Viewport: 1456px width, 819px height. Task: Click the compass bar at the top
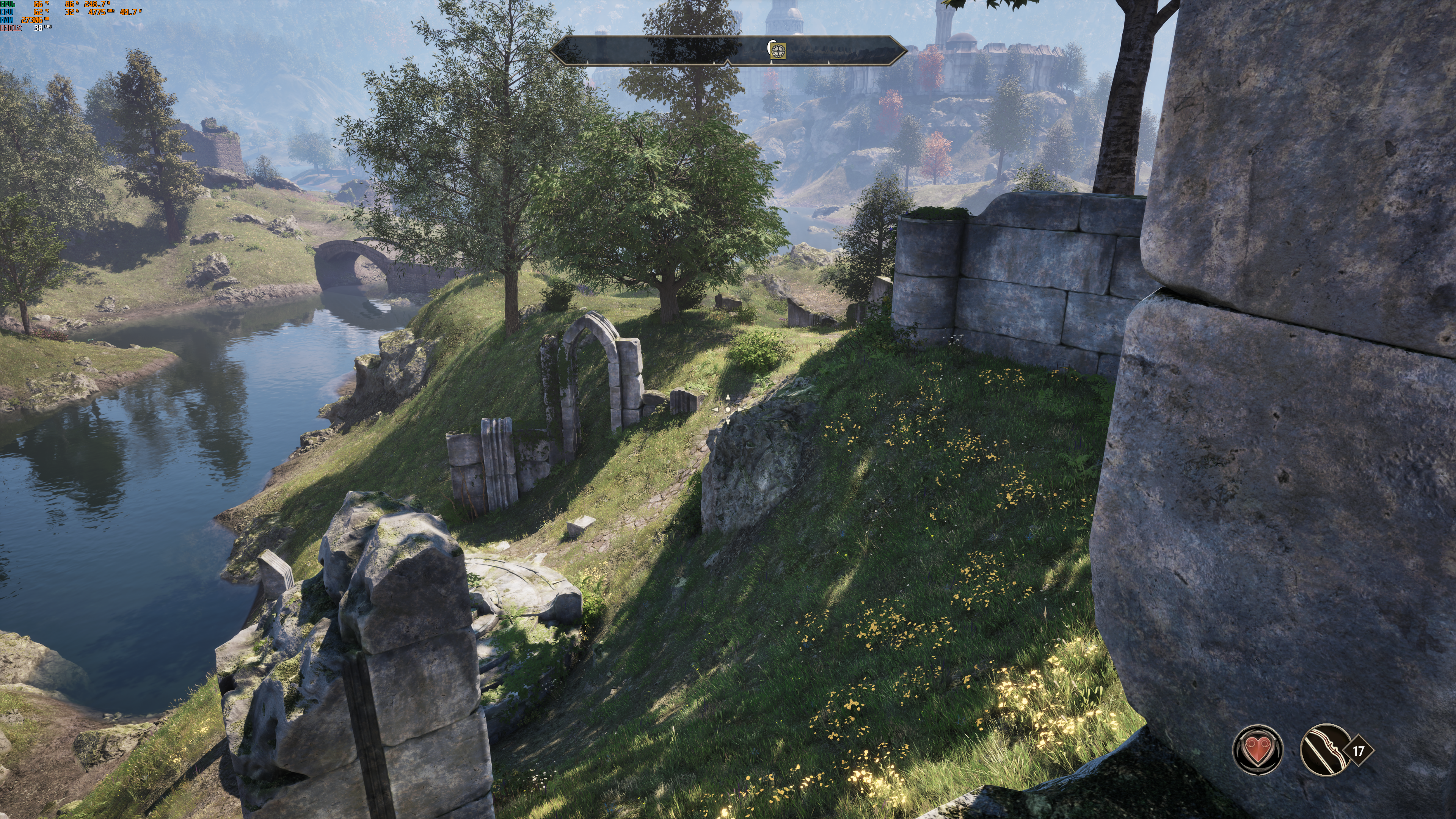coord(650,51)
